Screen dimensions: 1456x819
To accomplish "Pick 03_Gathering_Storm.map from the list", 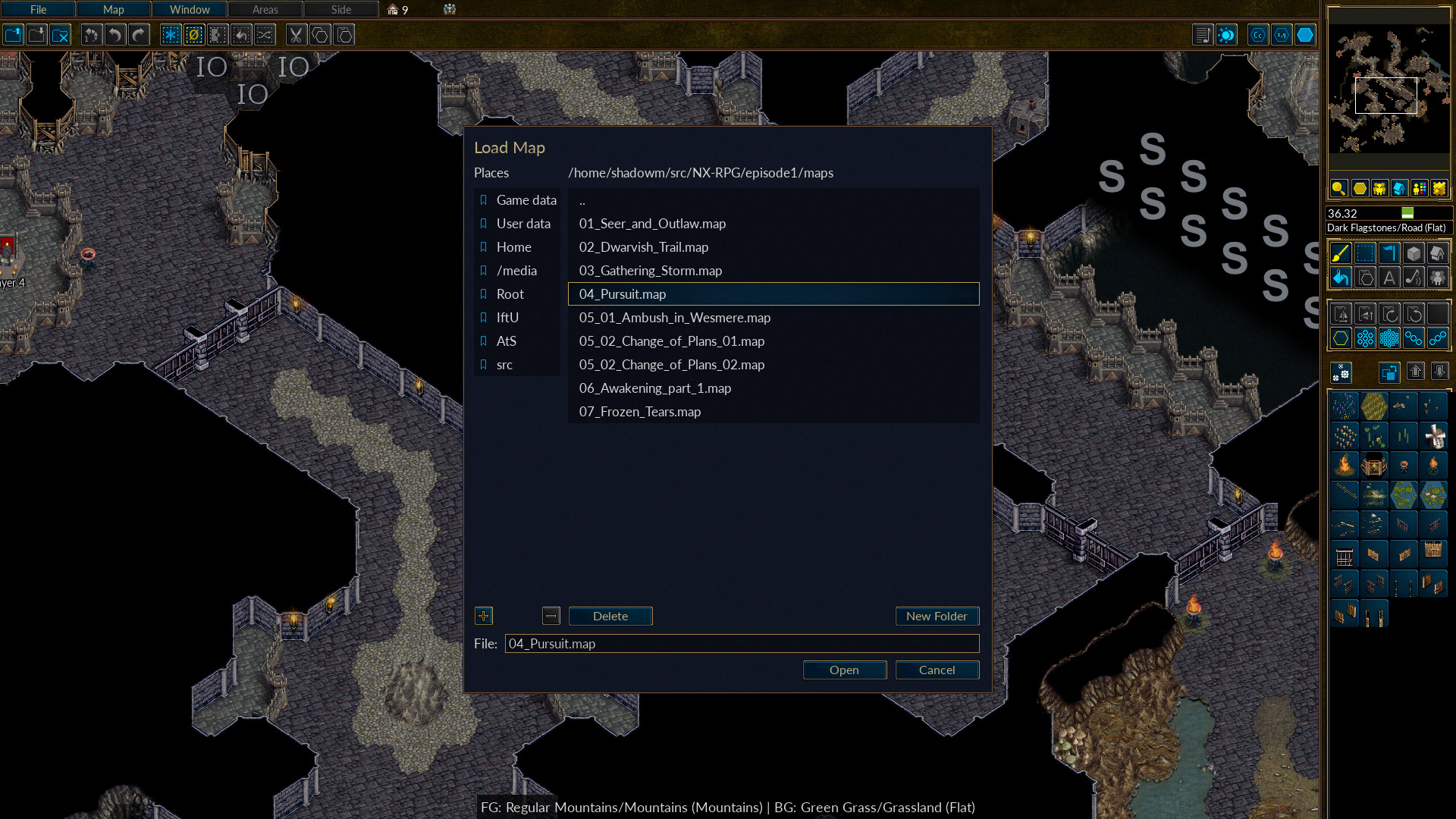I will (x=650, y=271).
